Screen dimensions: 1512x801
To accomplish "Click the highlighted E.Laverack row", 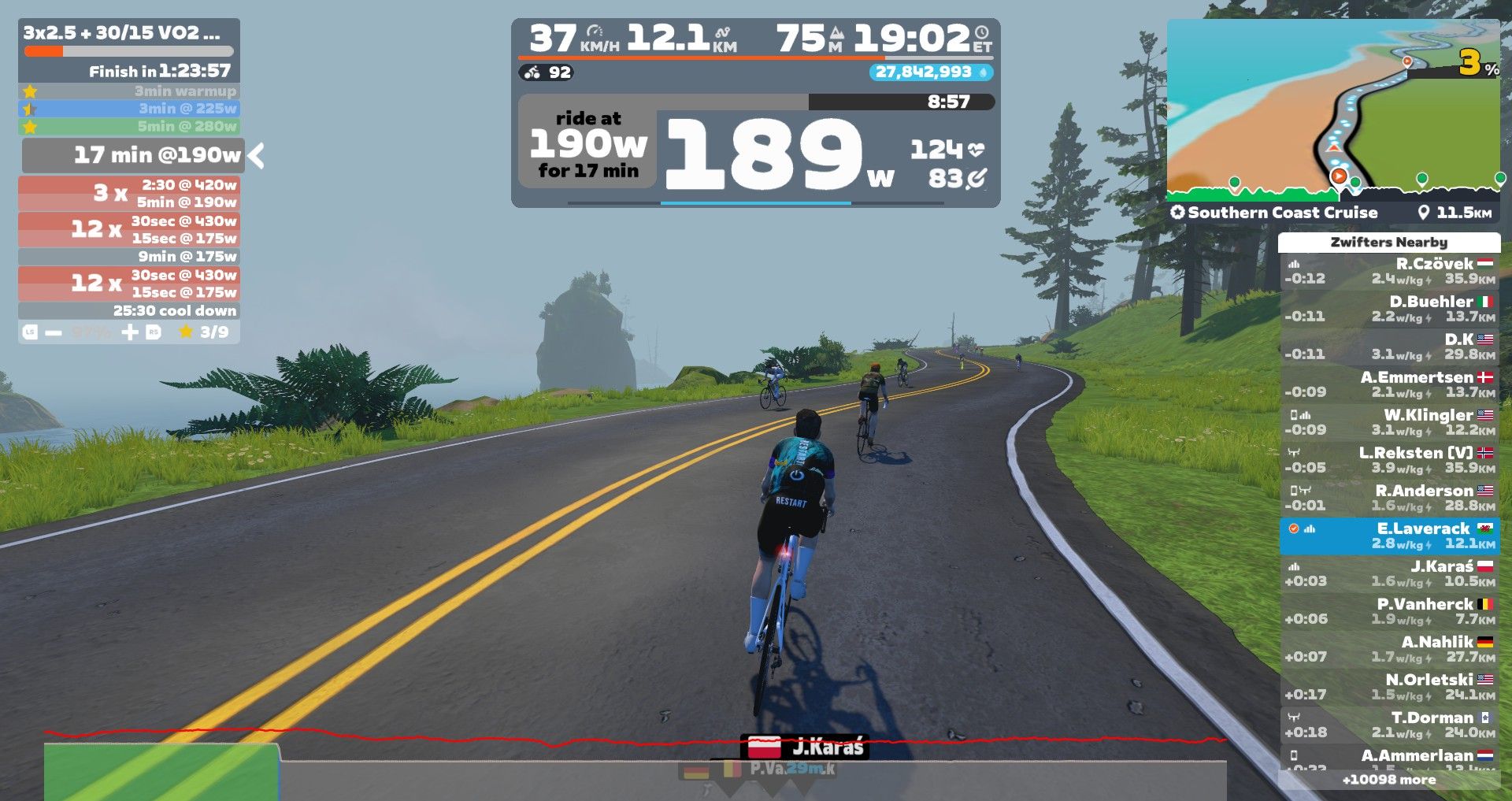I will tap(1389, 536).
